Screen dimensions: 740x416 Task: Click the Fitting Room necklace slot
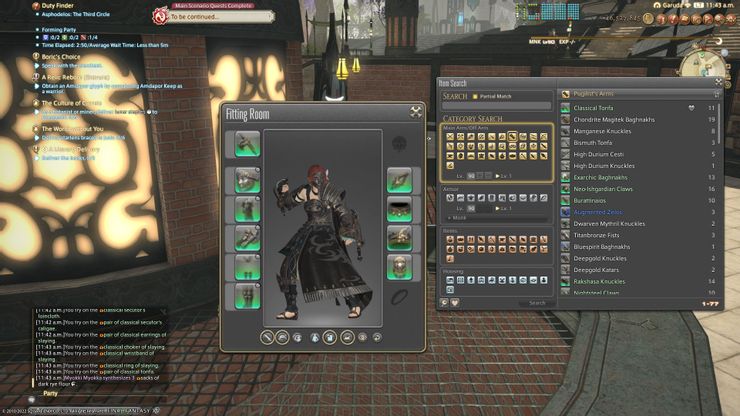coord(399,209)
